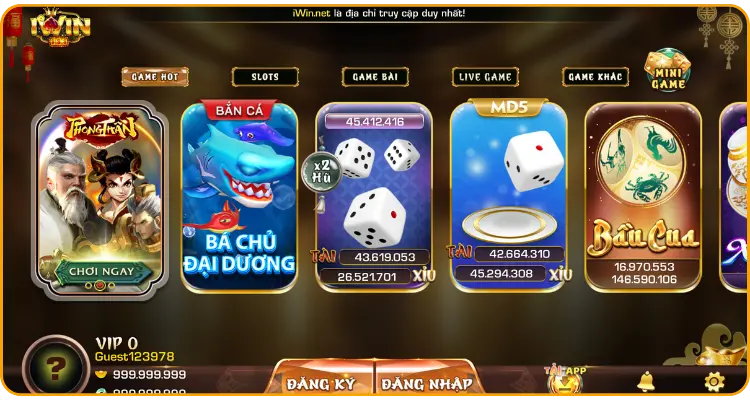Select the Game Bài tab
Image resolution: width=750 pixels, height=400 pixels.
coord(375,77)
